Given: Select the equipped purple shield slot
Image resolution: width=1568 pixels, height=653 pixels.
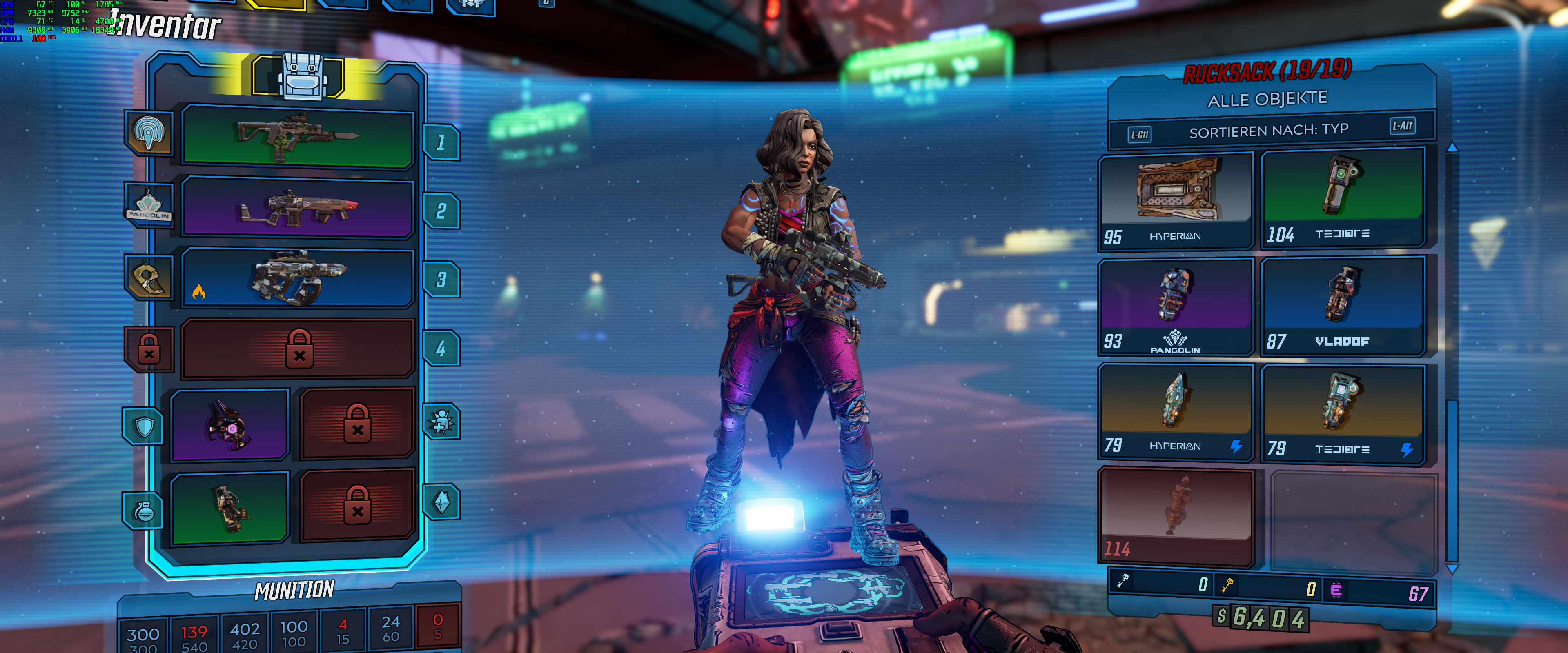Looking at the screenshot, I should pyautogui.click(x=229, y=425).
